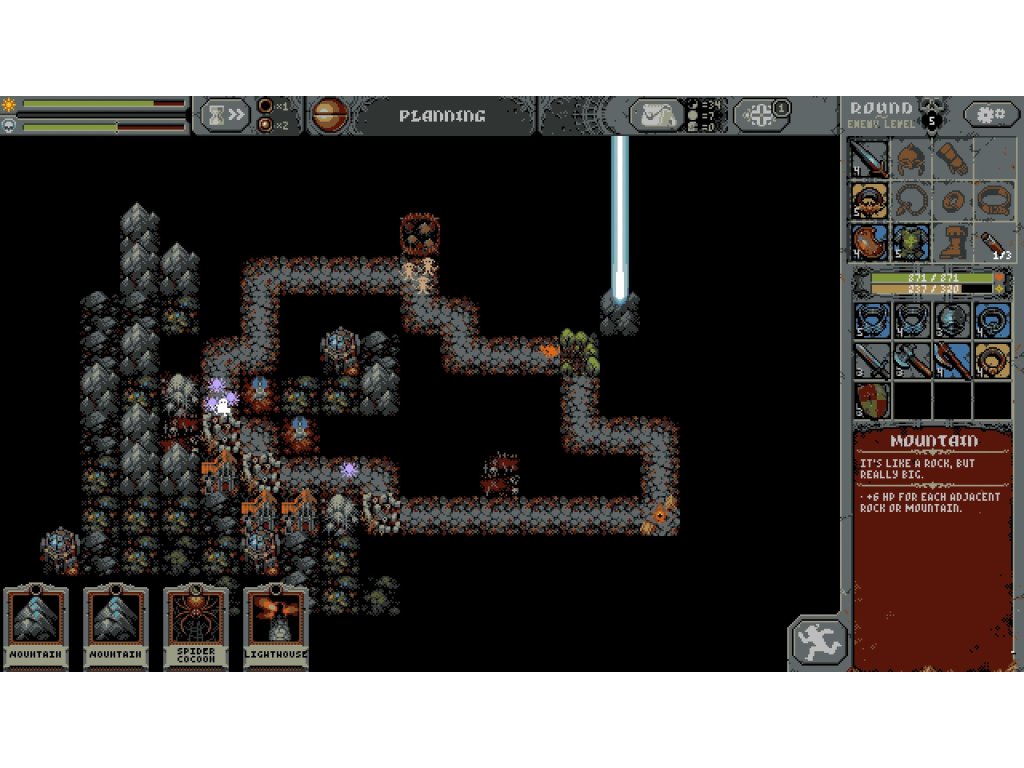Image resolution: width=1024 pixels, height=768 pixels.
Task: Click the retreat running man button
Action: point(819,642)
